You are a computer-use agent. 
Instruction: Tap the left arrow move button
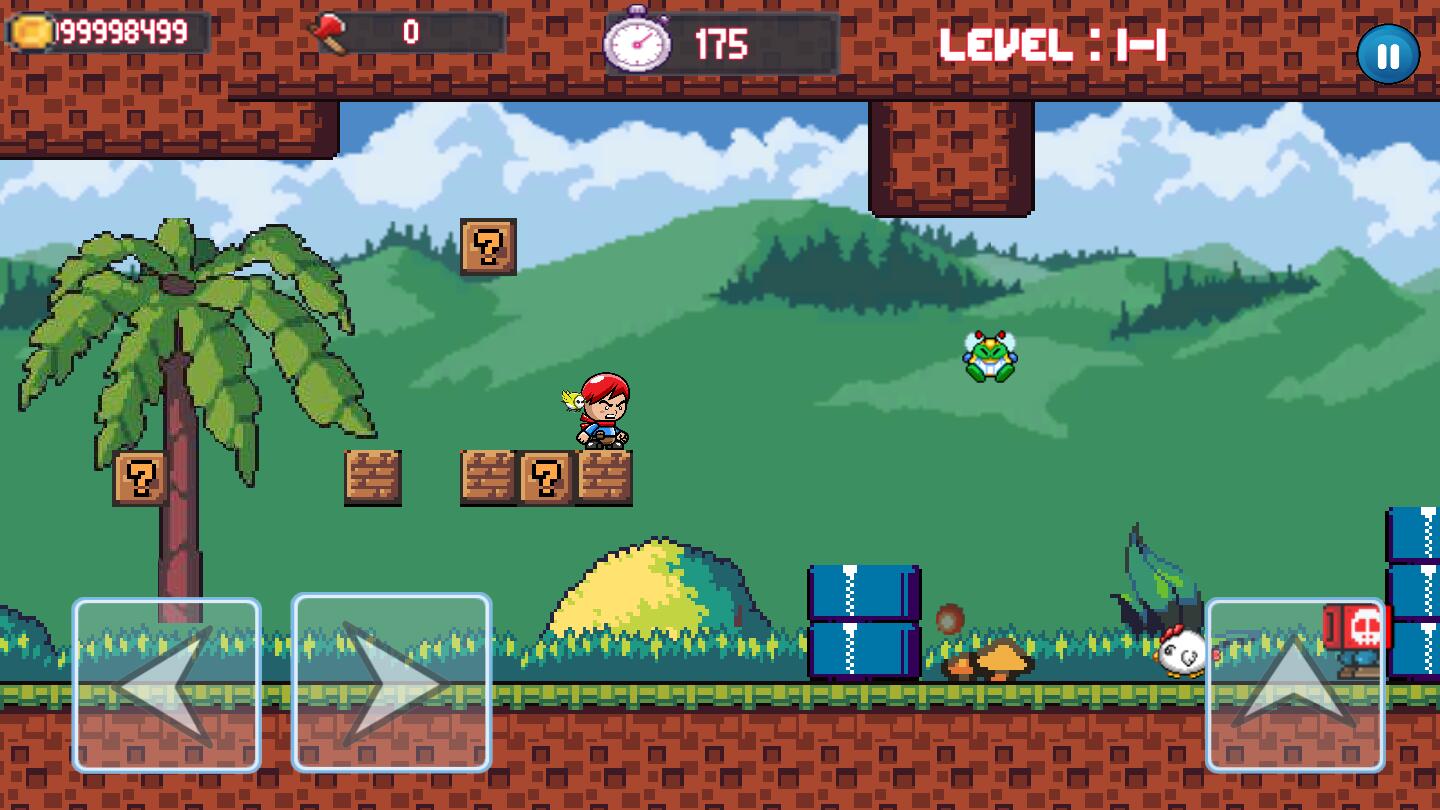click(x=166, y=685)
